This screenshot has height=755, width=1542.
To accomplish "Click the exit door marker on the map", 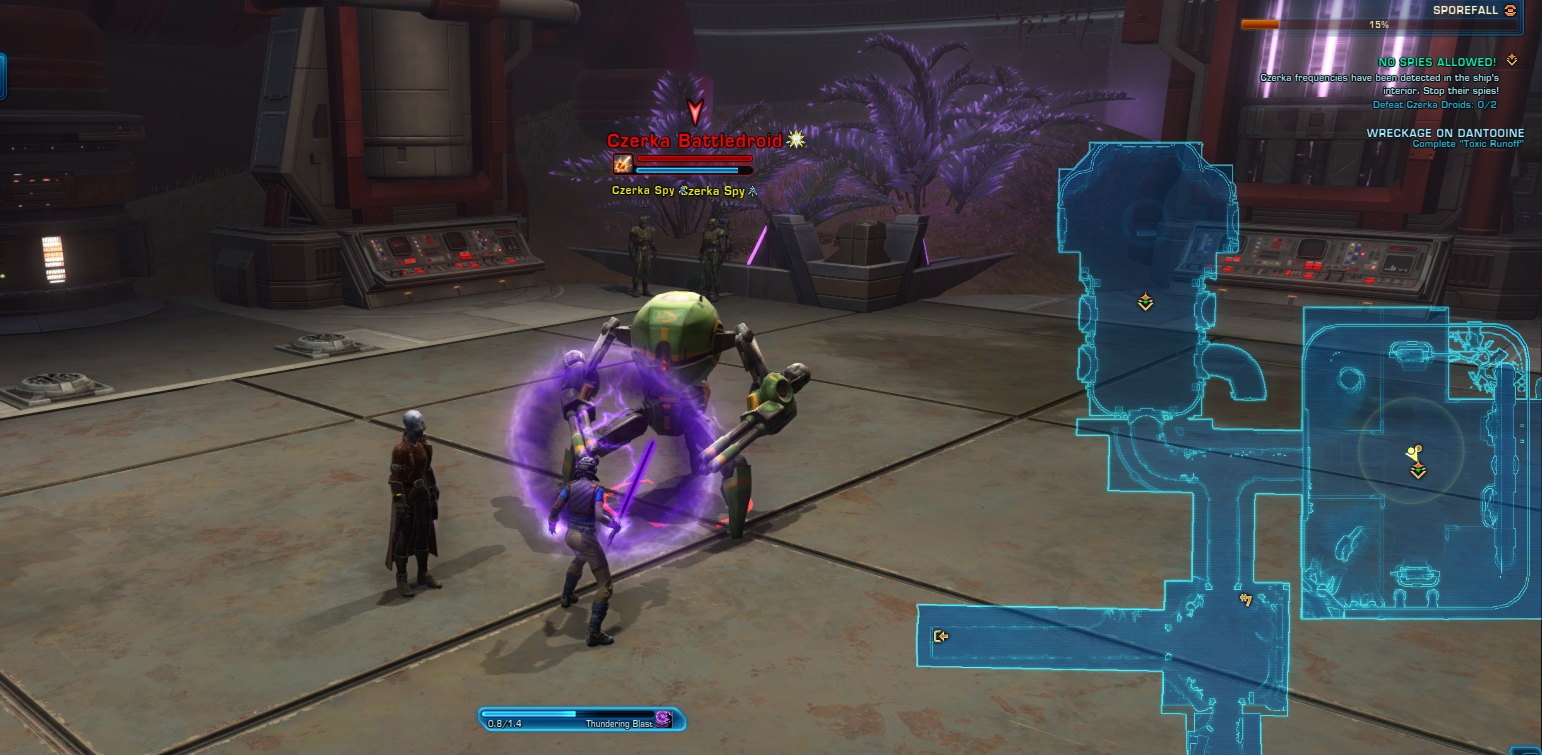I will coord(940,636).
